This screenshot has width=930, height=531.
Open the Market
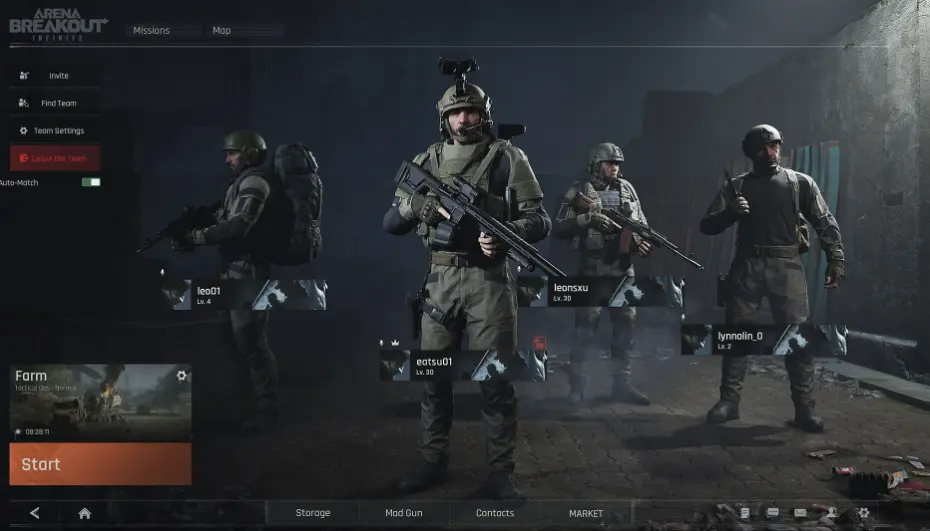click(x=586, y=513)
